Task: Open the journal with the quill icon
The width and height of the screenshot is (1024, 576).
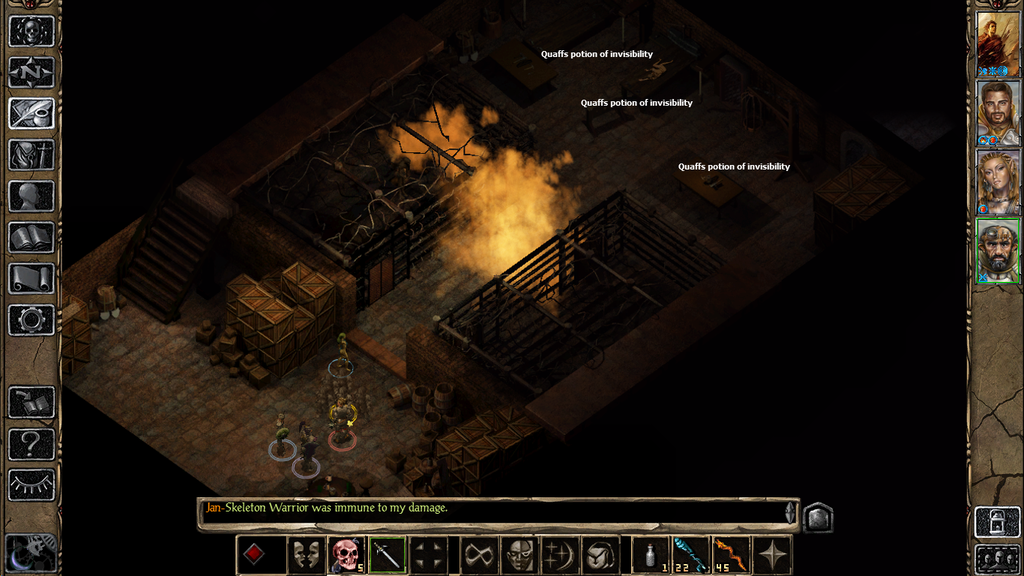Action: [x=31, y=113]
